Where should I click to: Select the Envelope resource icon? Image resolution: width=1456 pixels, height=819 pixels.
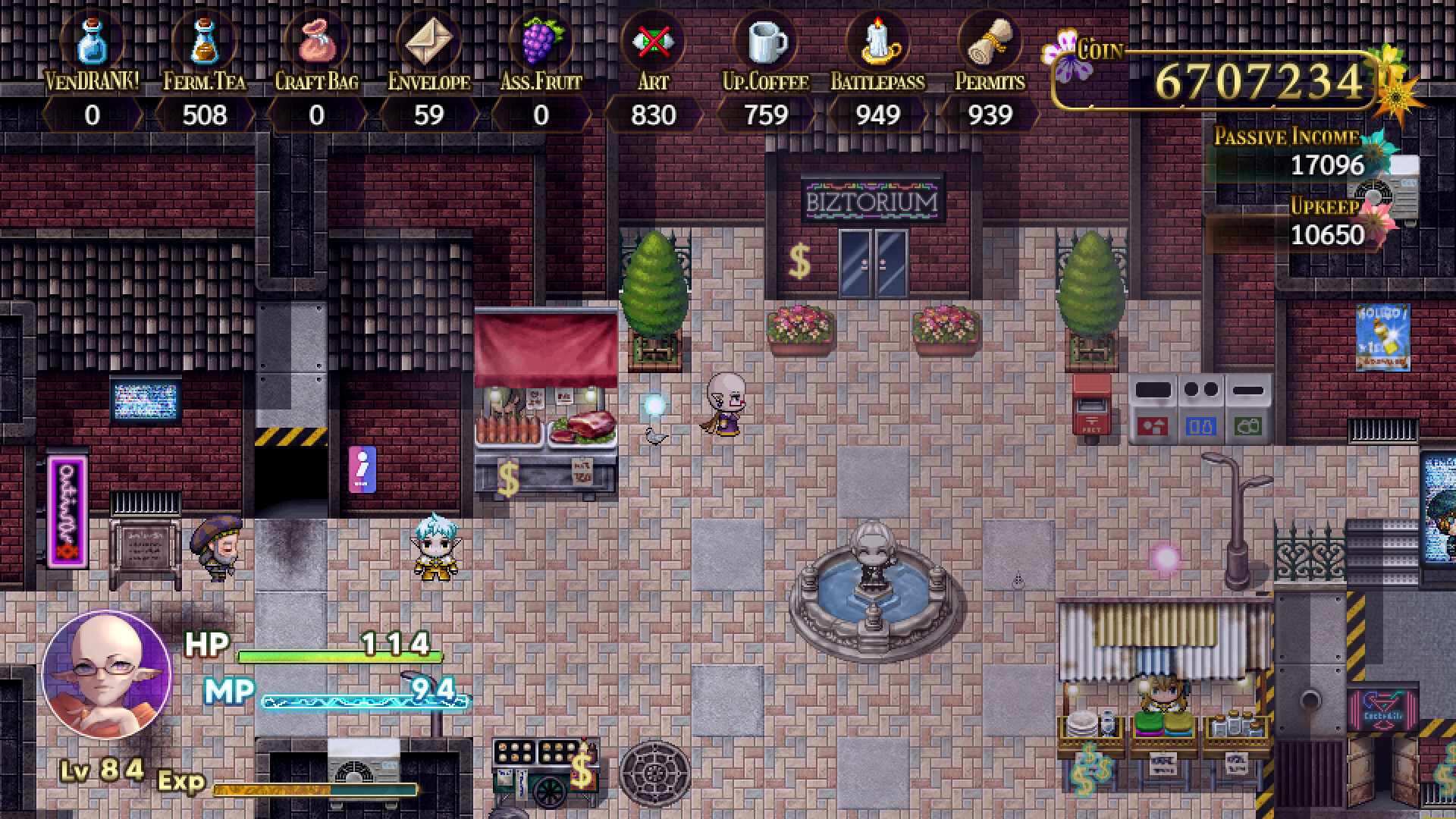(430, 42)
